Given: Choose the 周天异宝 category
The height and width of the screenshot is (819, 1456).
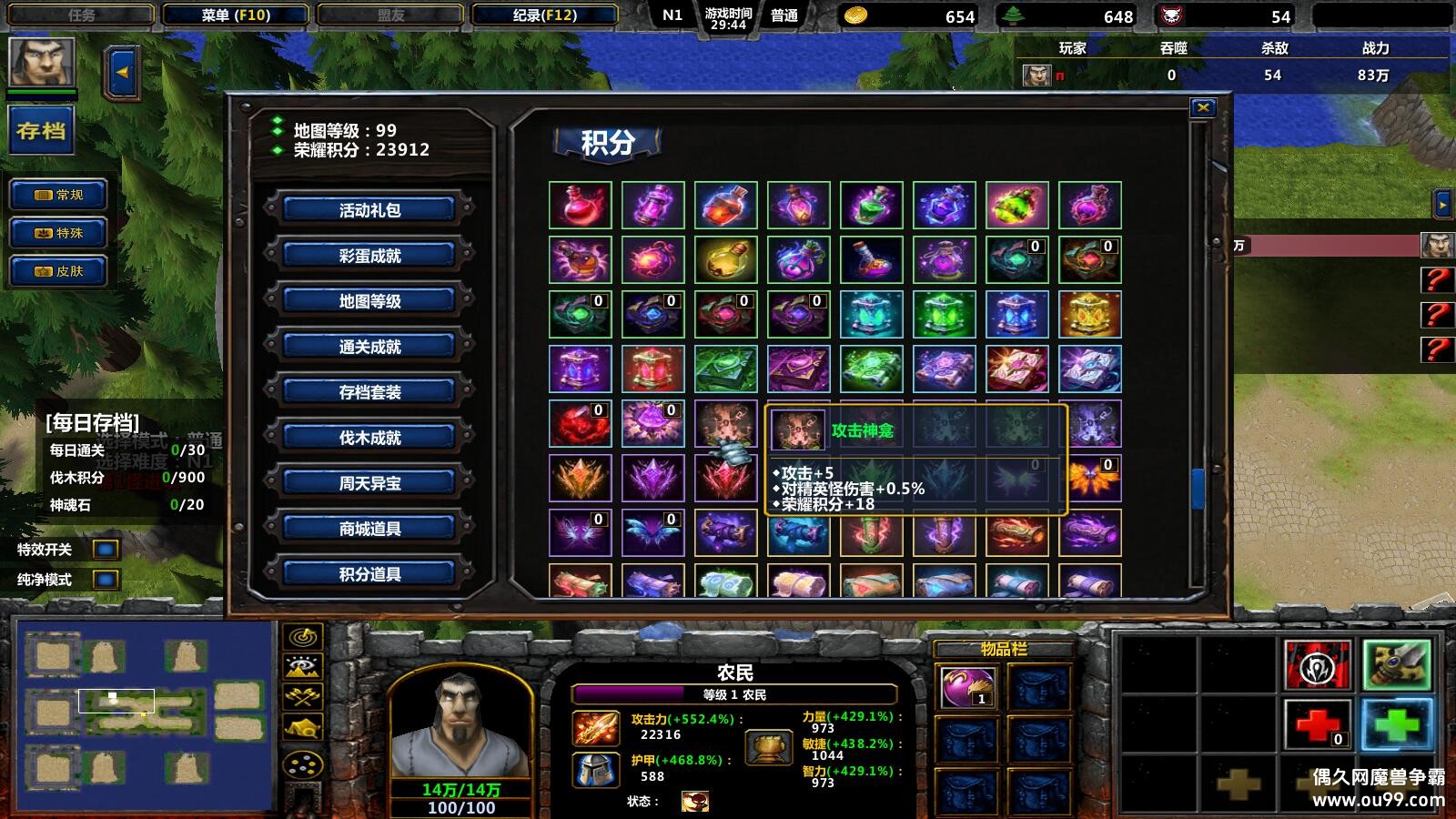Looking at the screenshot, I should click(x=369, y=483).
